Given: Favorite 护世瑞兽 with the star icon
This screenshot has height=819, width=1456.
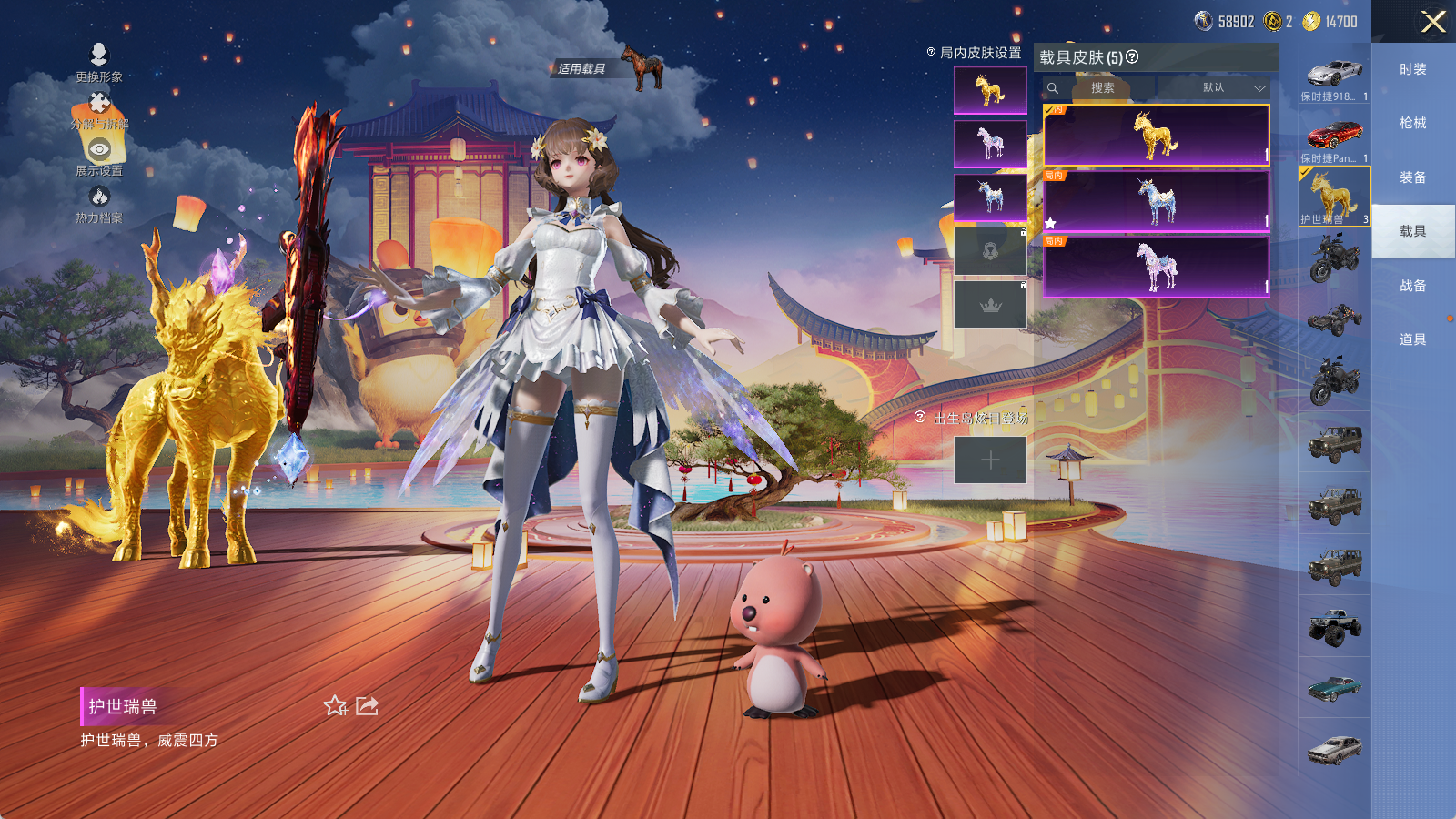Looking at the screenshot, I should [x=335, y=706].
